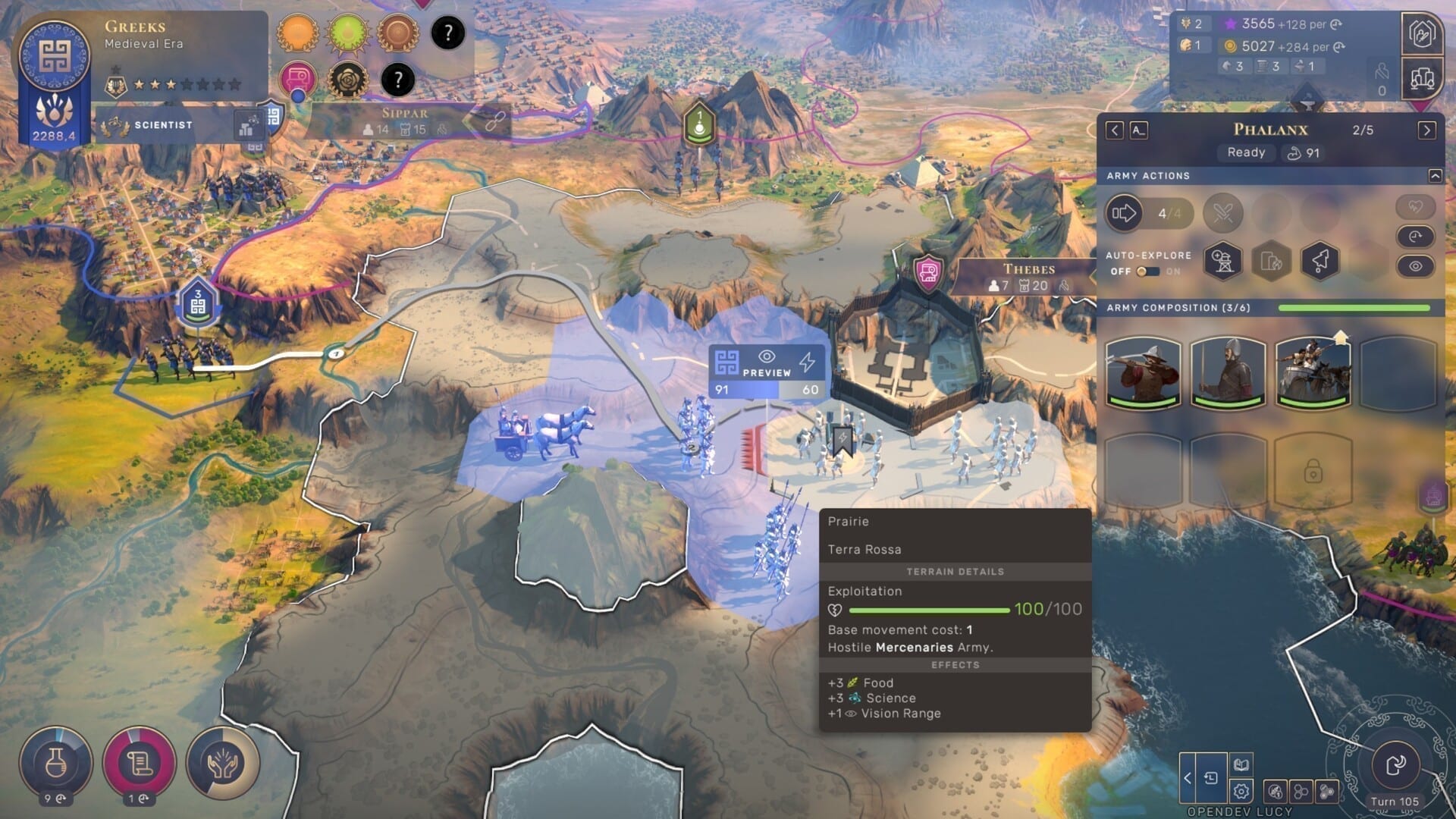This screenshot has height=819, width=1456.
Task: Click the Thebes city banner
Action: point(1028,277)
